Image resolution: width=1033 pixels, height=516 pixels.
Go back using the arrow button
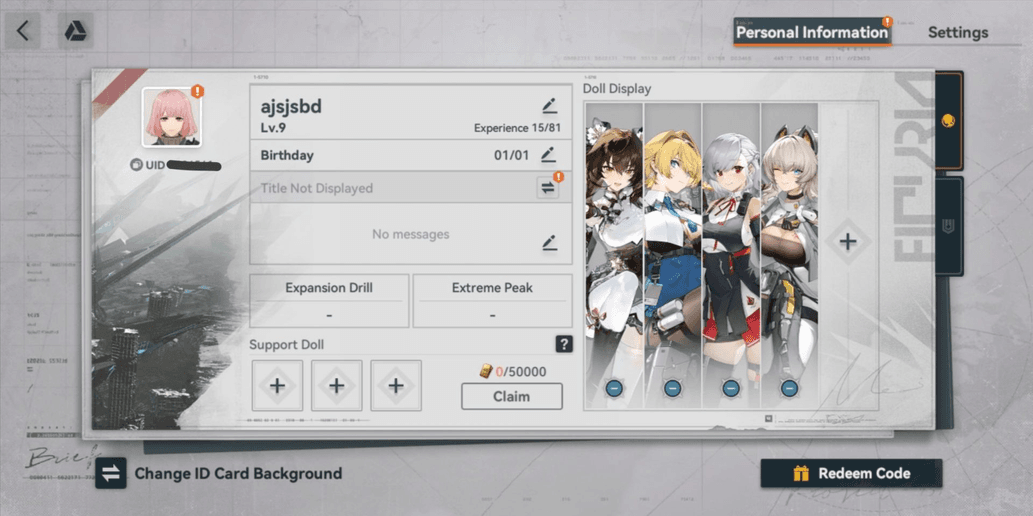pyautogui.click(x=23, y=32)
